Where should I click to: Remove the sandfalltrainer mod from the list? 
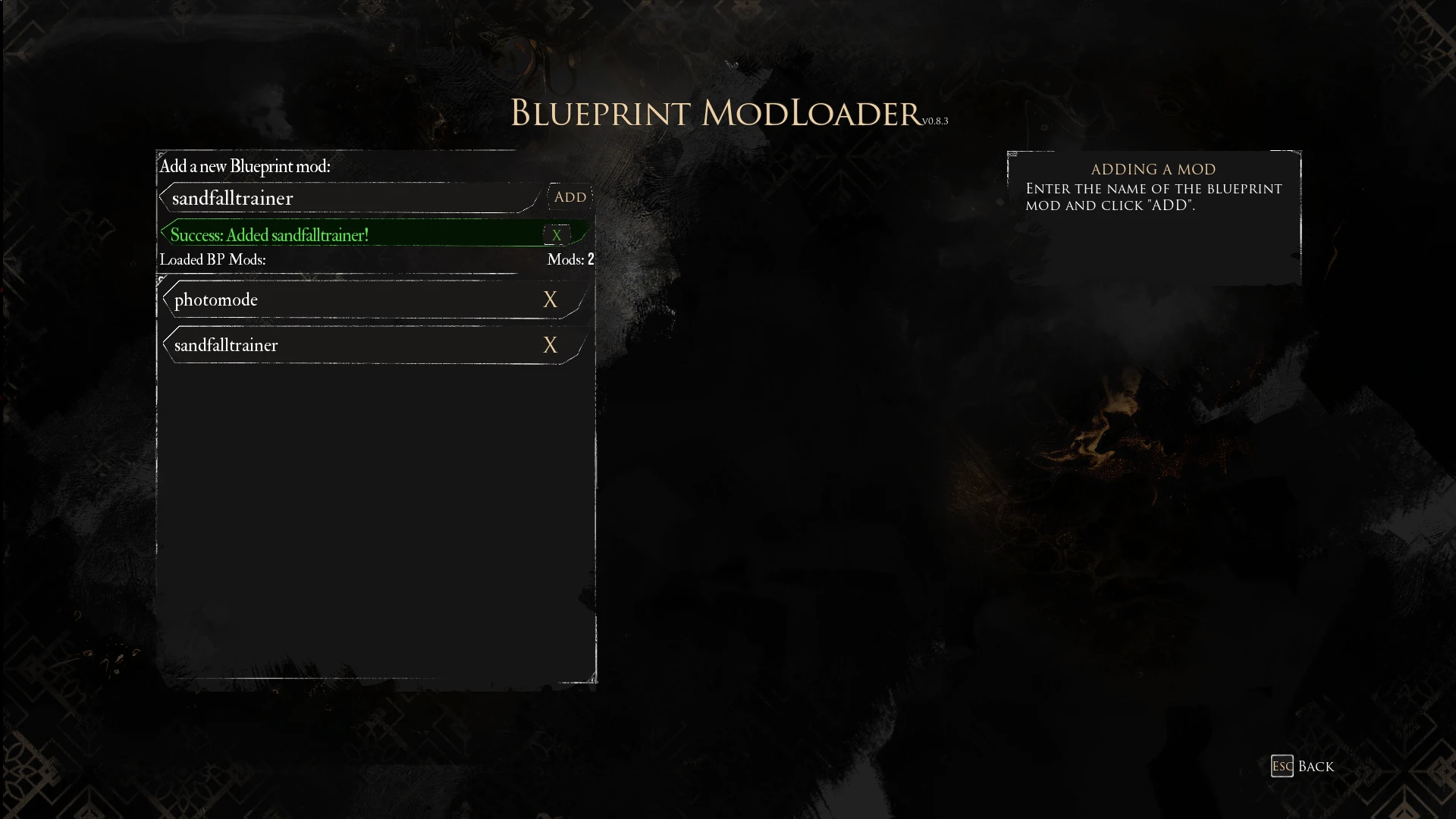(x=550, y=346)
